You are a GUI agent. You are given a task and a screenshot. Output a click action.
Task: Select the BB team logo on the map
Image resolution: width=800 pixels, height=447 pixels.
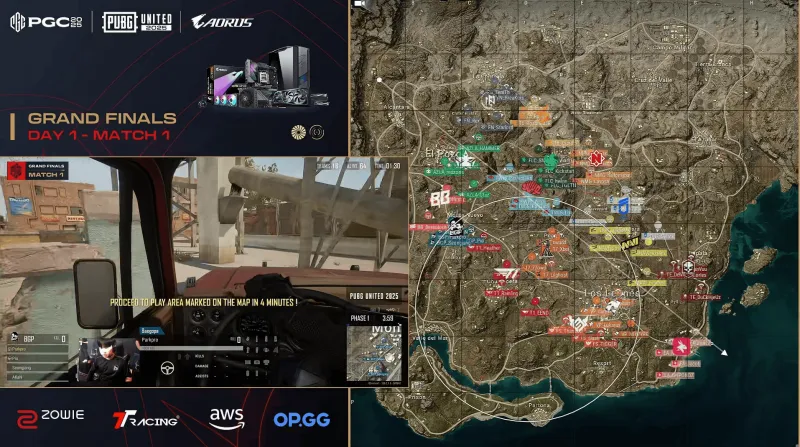click(x=440, y=199)
